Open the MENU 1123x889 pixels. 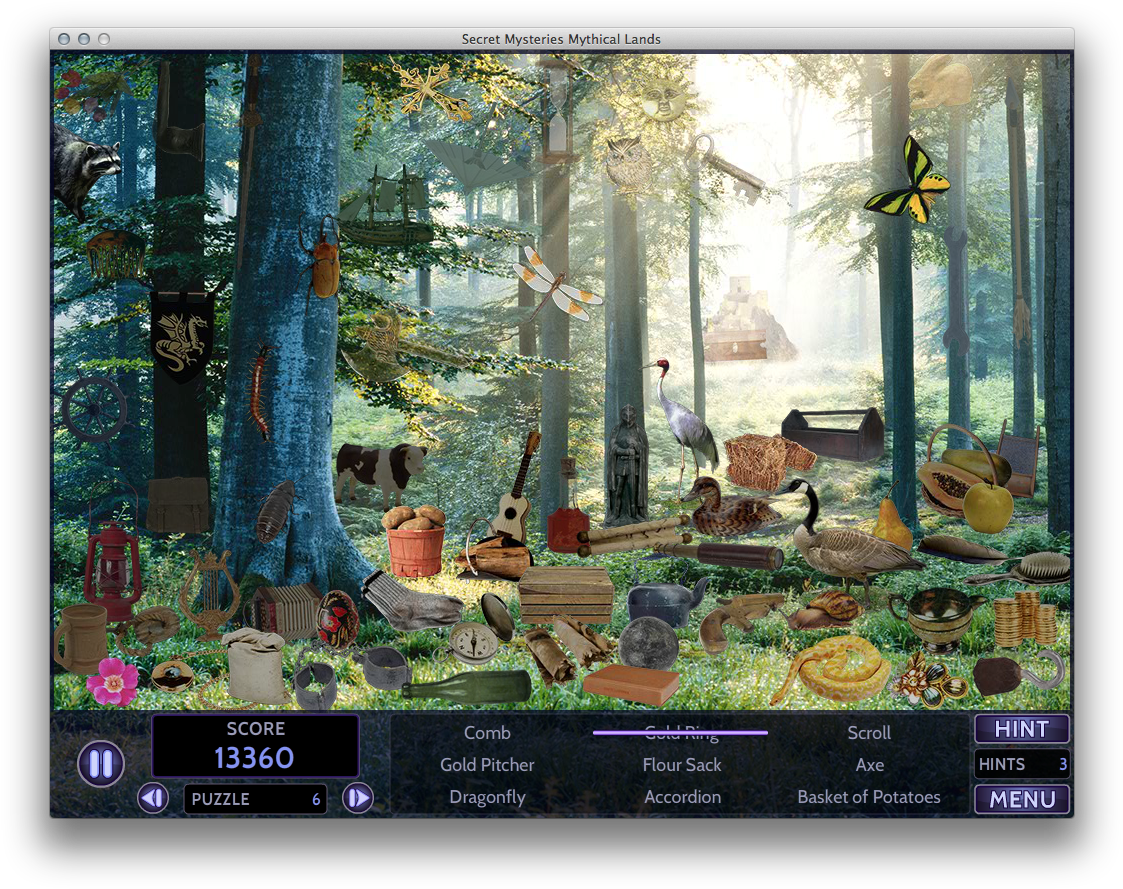[1021, 799]
